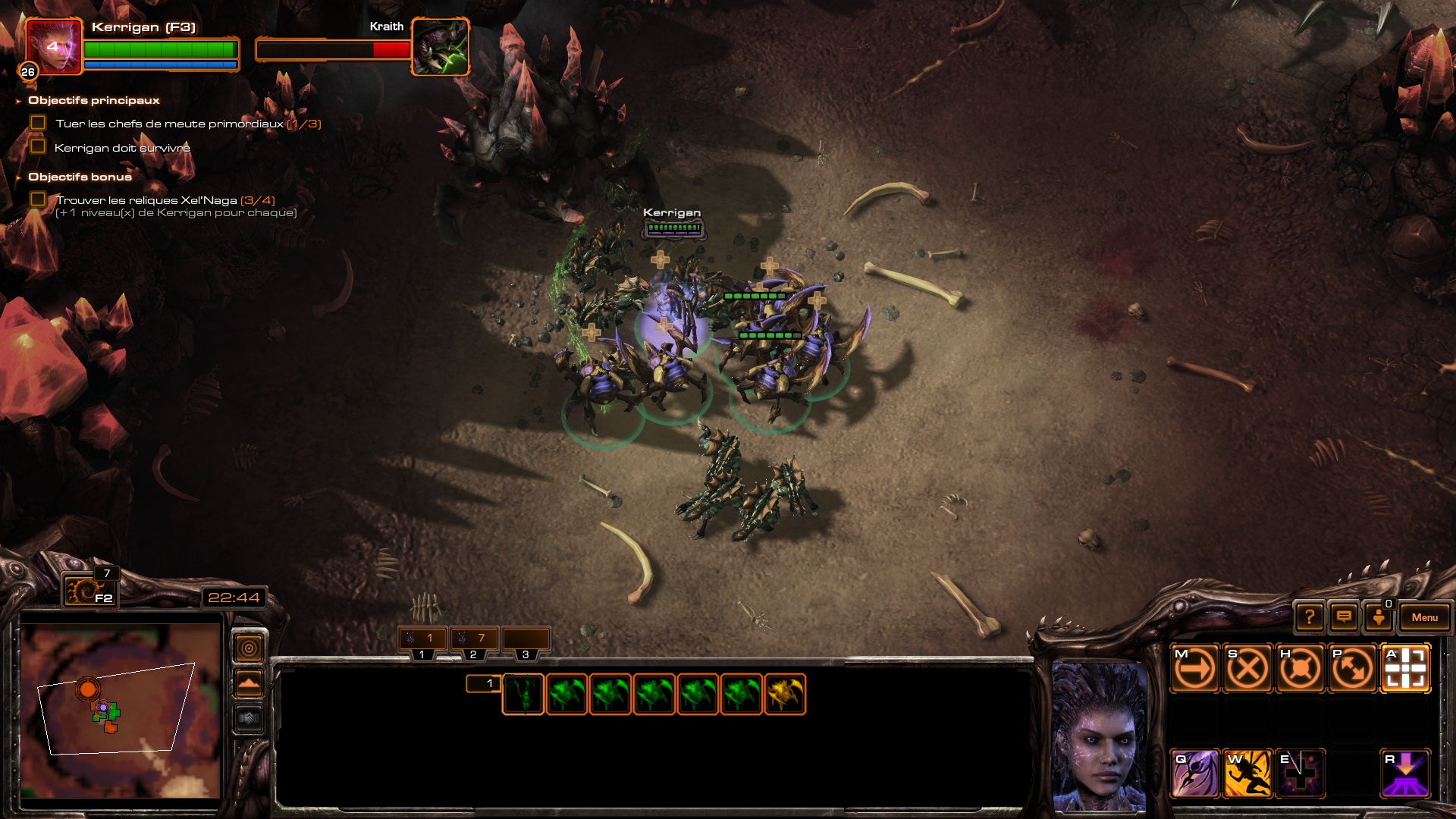This screenshot has width=1456, height=819.
Task: Activate the Attack command
Action: pyautogui.click(x=1405, y=669)
